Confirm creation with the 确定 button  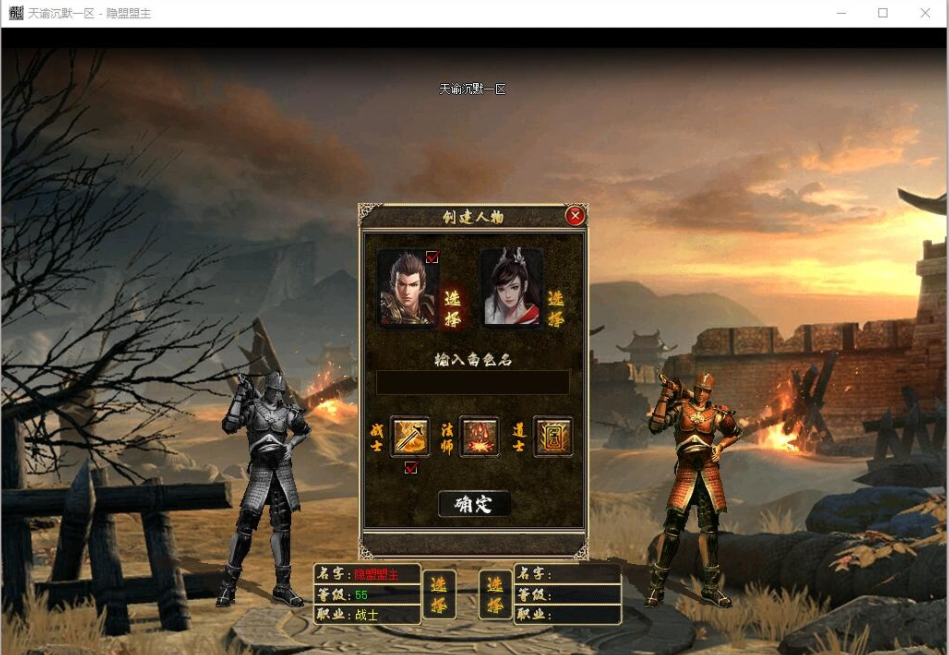coord(474,504)
